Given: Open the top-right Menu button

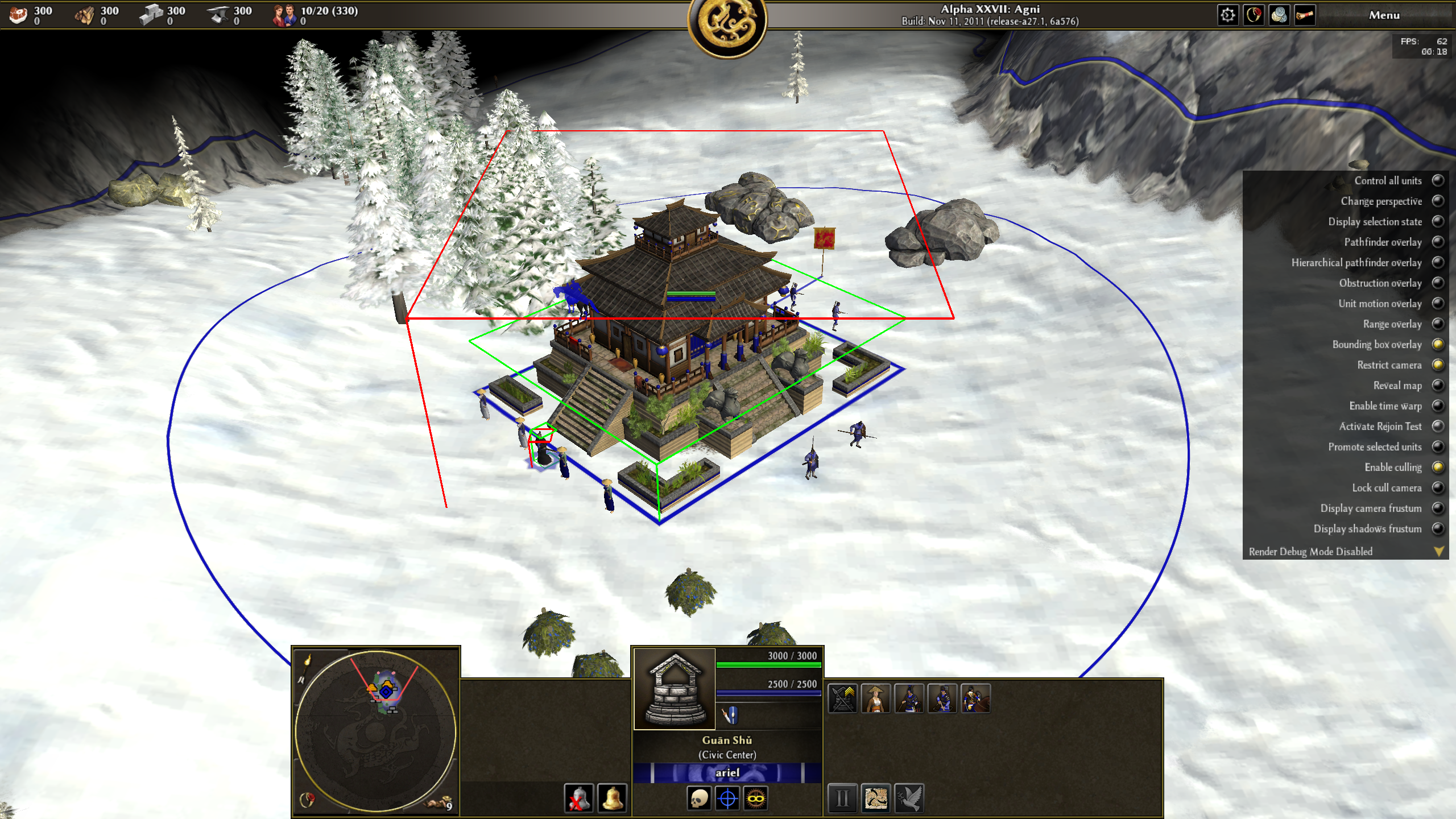Looking at the screenshot, I should point(1384,15).
